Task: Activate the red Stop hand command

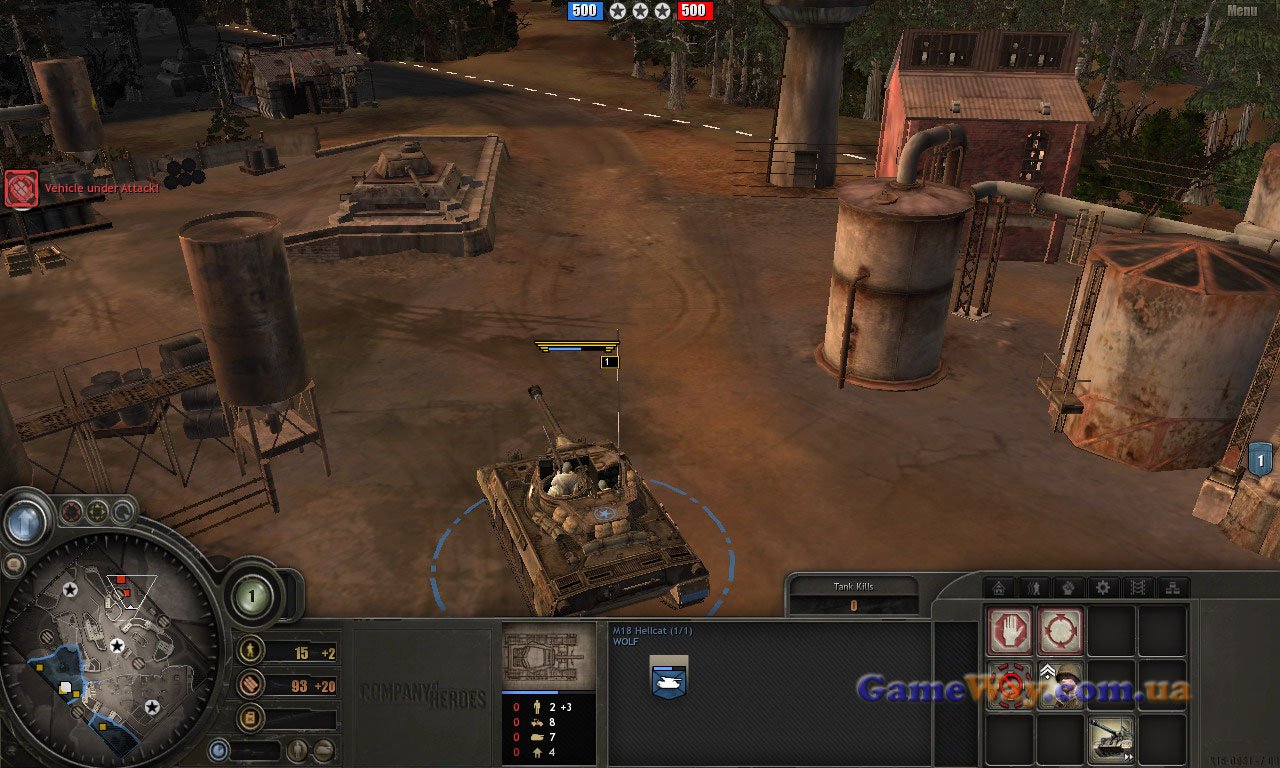Action: [x=1010, y=632]
